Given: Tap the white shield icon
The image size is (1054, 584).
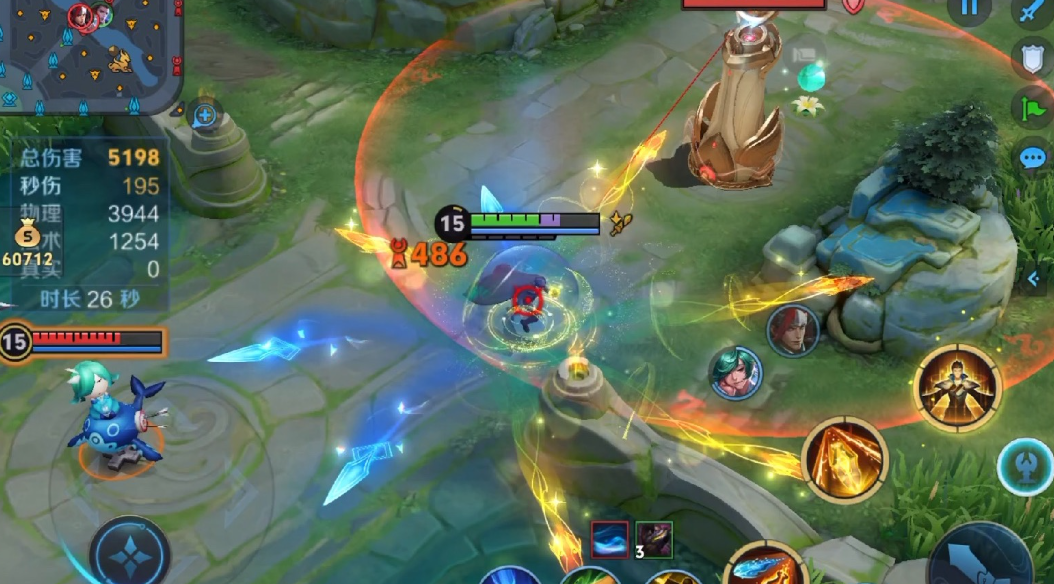Looking at the screenshot, I should tap(1032, 58).
